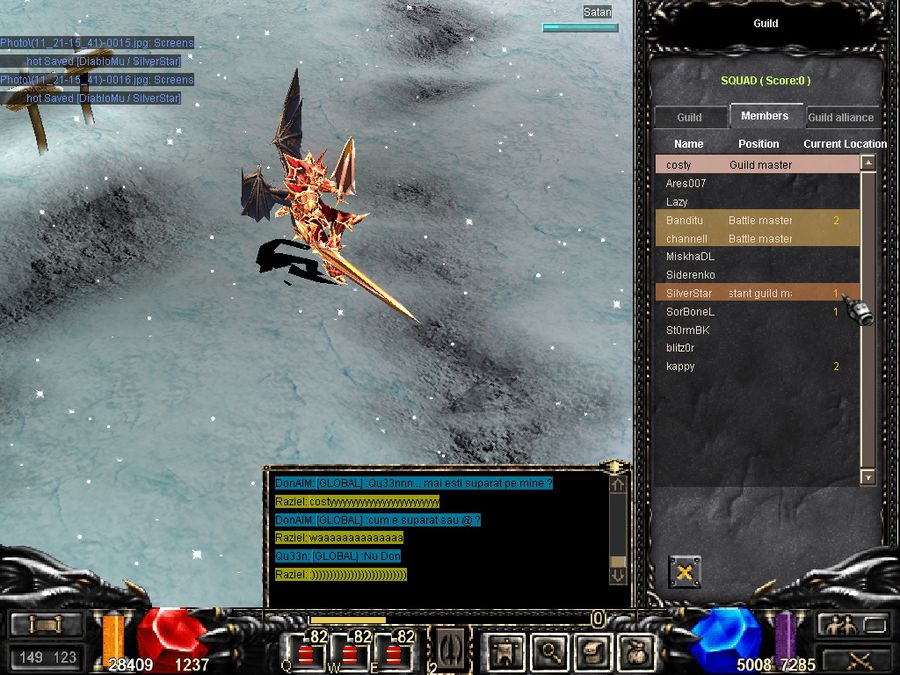Select guild master costy in the list
This screenshot has width=900, height=675.
pos(756,165)
